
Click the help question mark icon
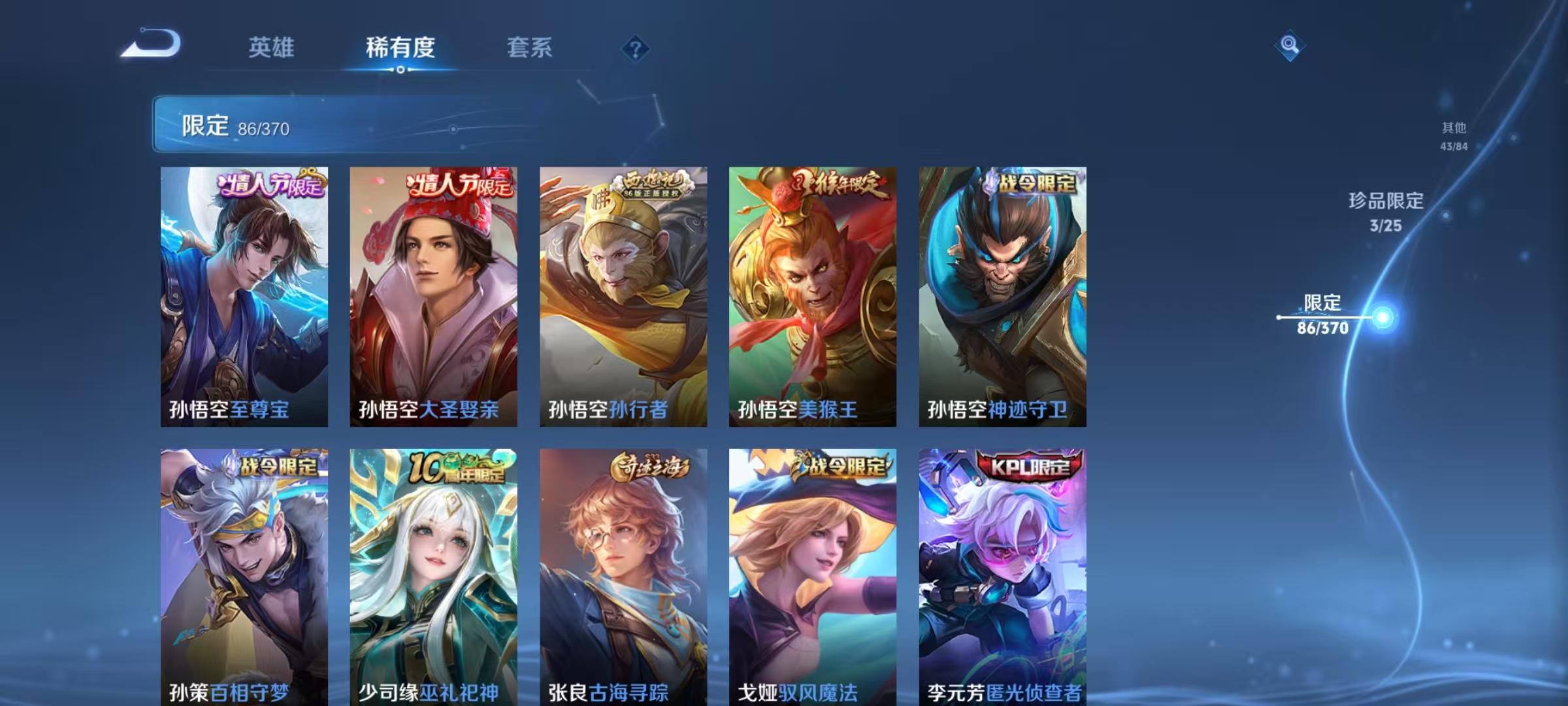(637, 47)
